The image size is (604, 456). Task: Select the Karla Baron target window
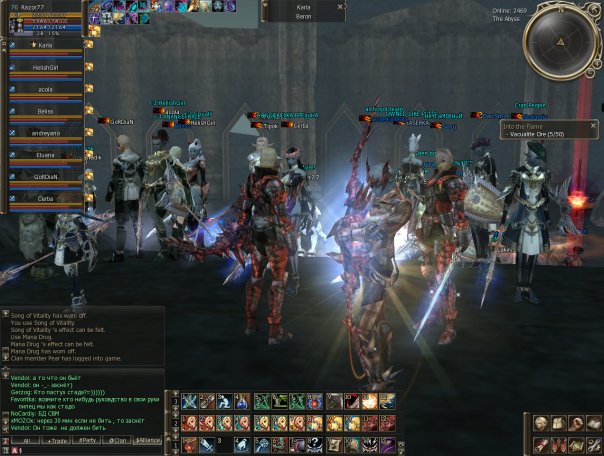pyautogui.click(x=304, y=11)
